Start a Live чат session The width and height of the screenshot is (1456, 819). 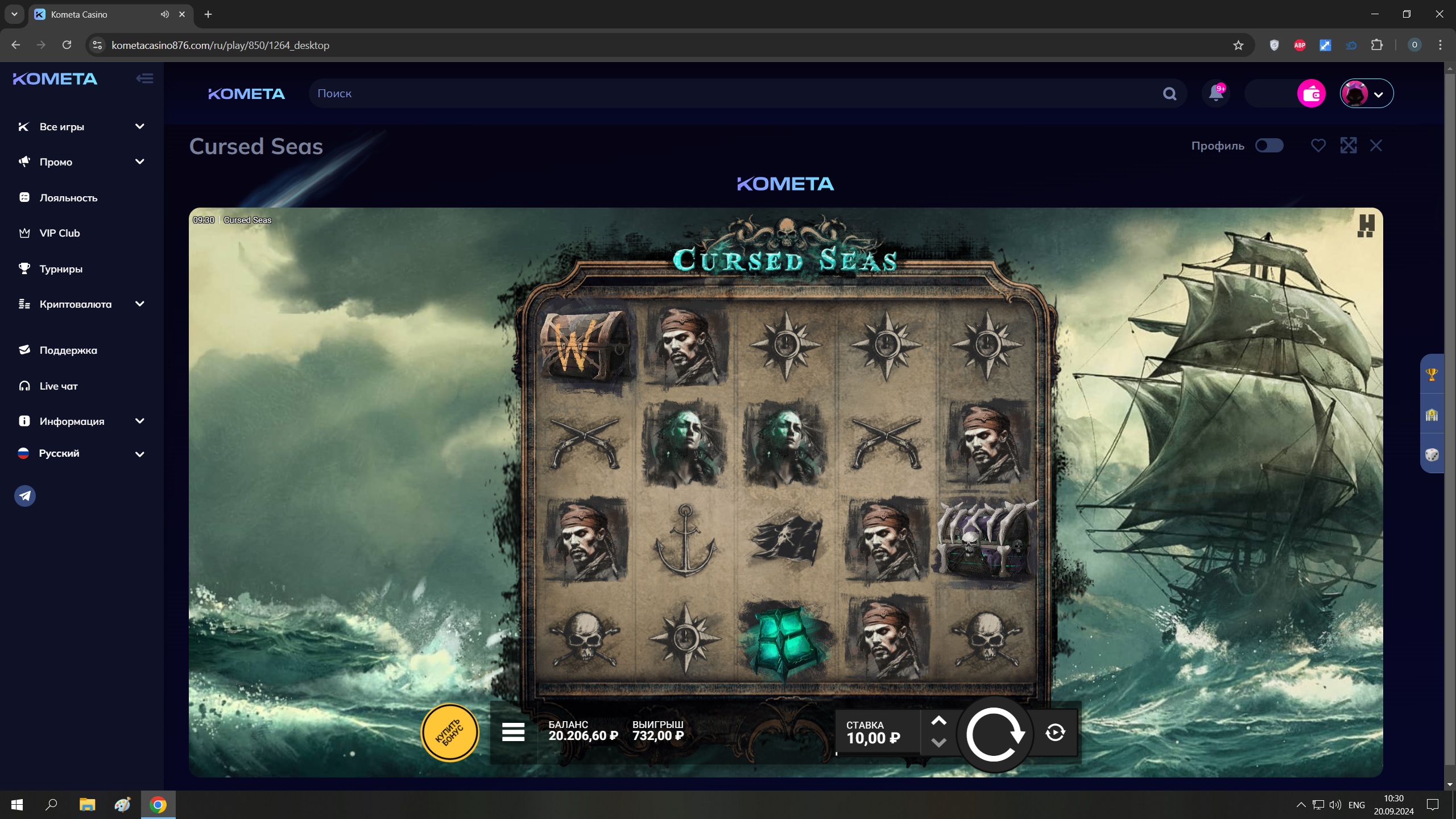click(58, 386)
